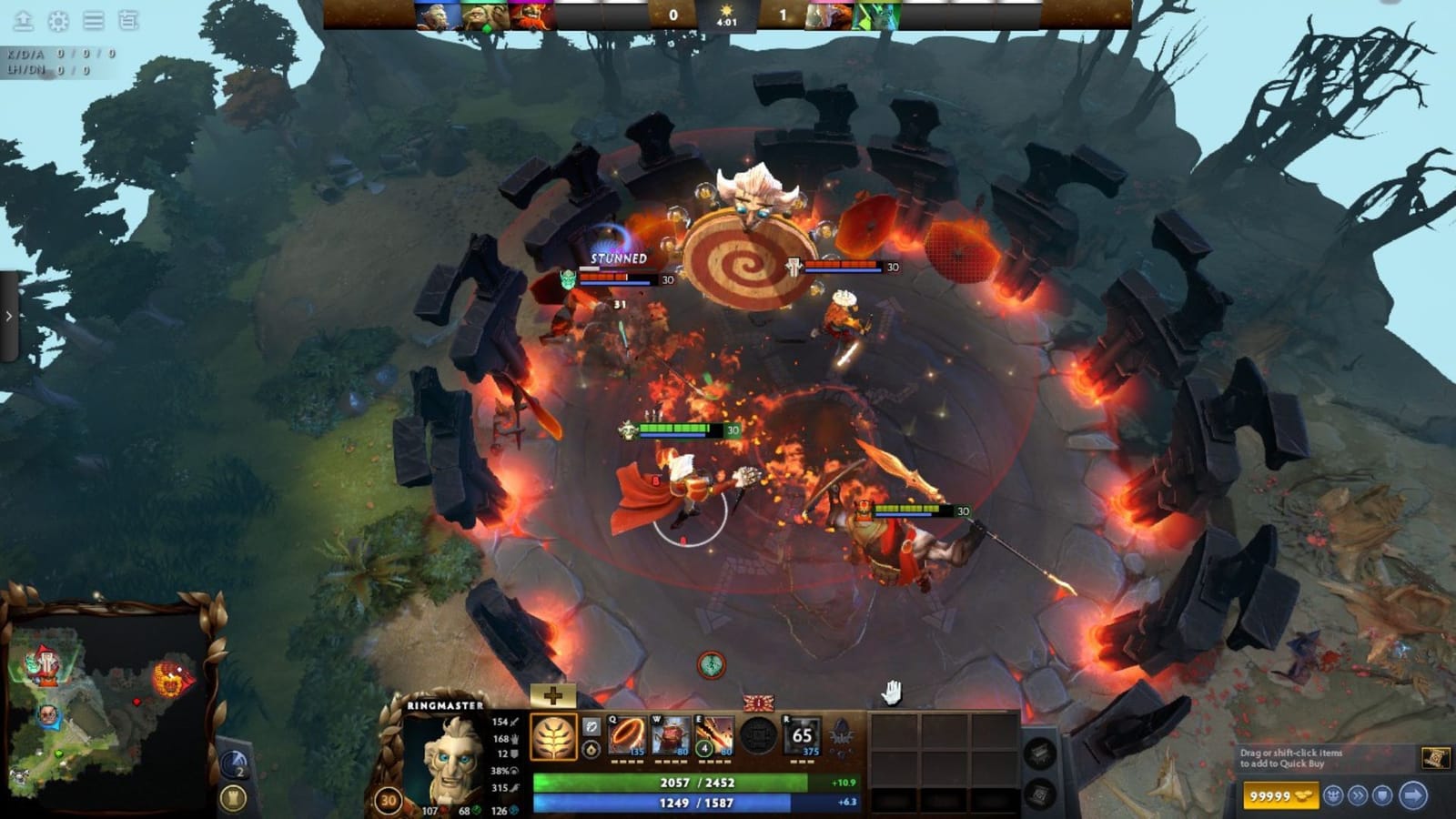Click the upward arrow icon in top-left toolbar

(x=23, y=20)
